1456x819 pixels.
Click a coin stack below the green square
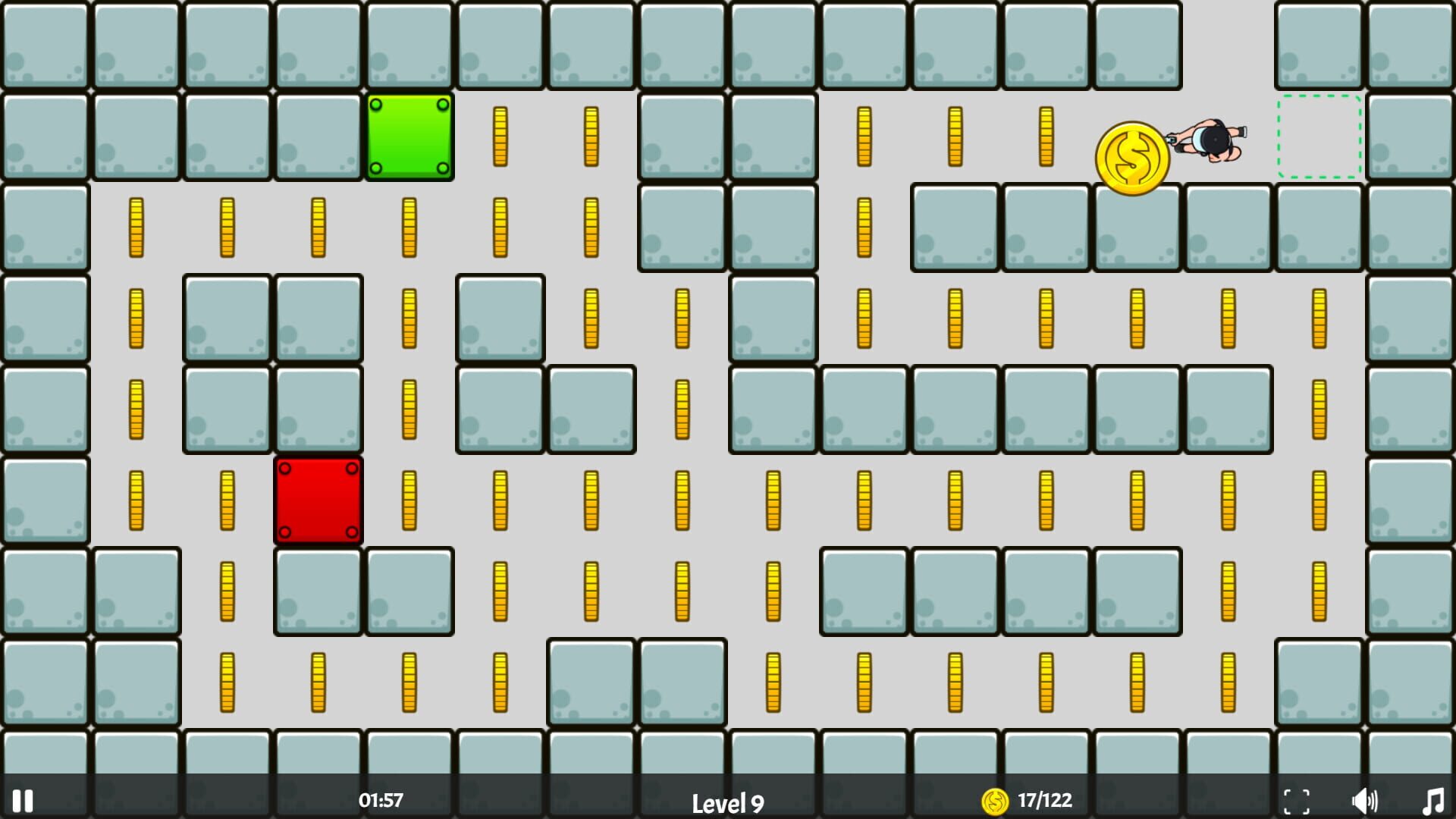(x=409, y=227)
